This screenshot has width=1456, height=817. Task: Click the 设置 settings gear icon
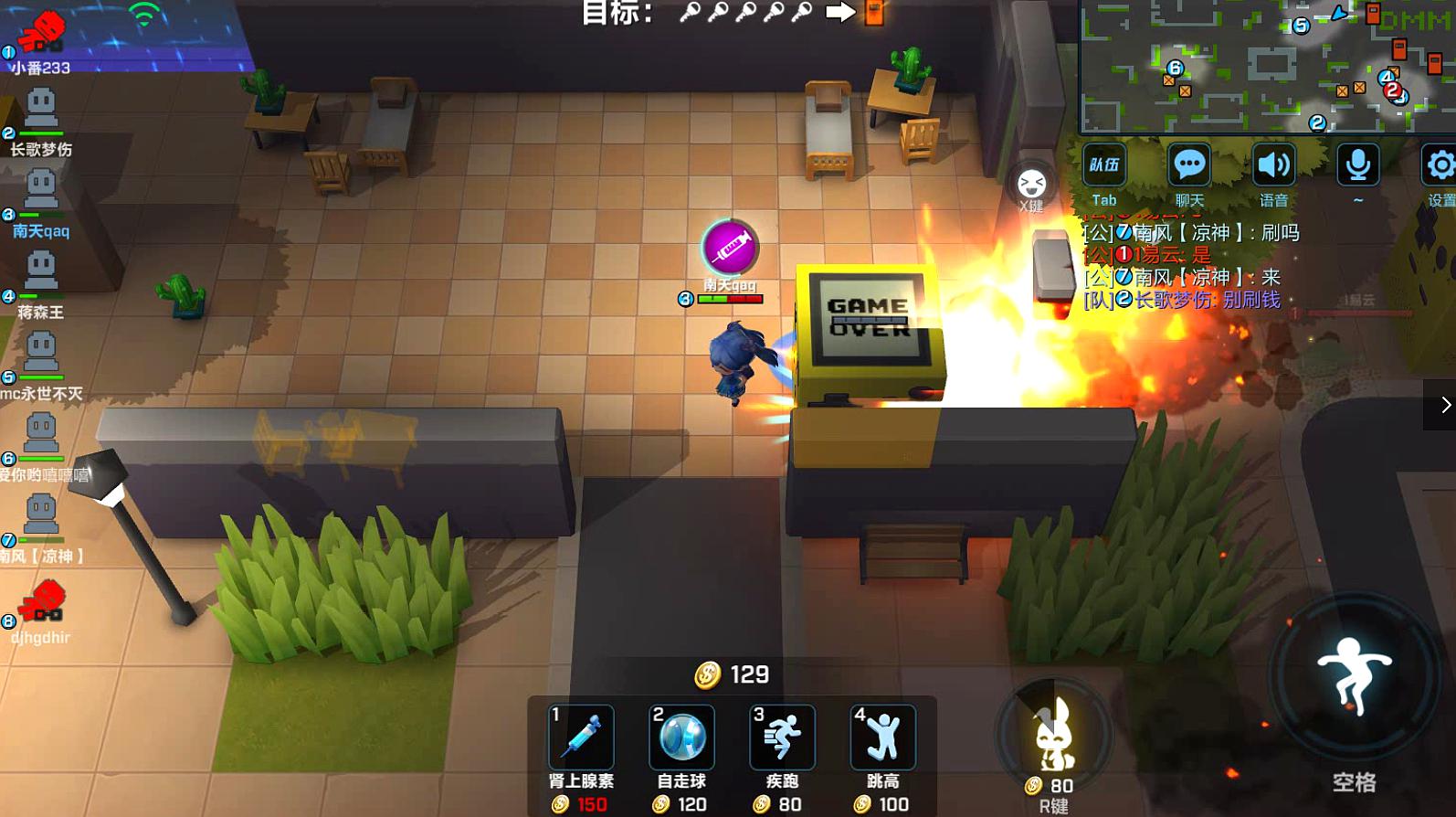pyautogui.click(x=1440, y=165)
